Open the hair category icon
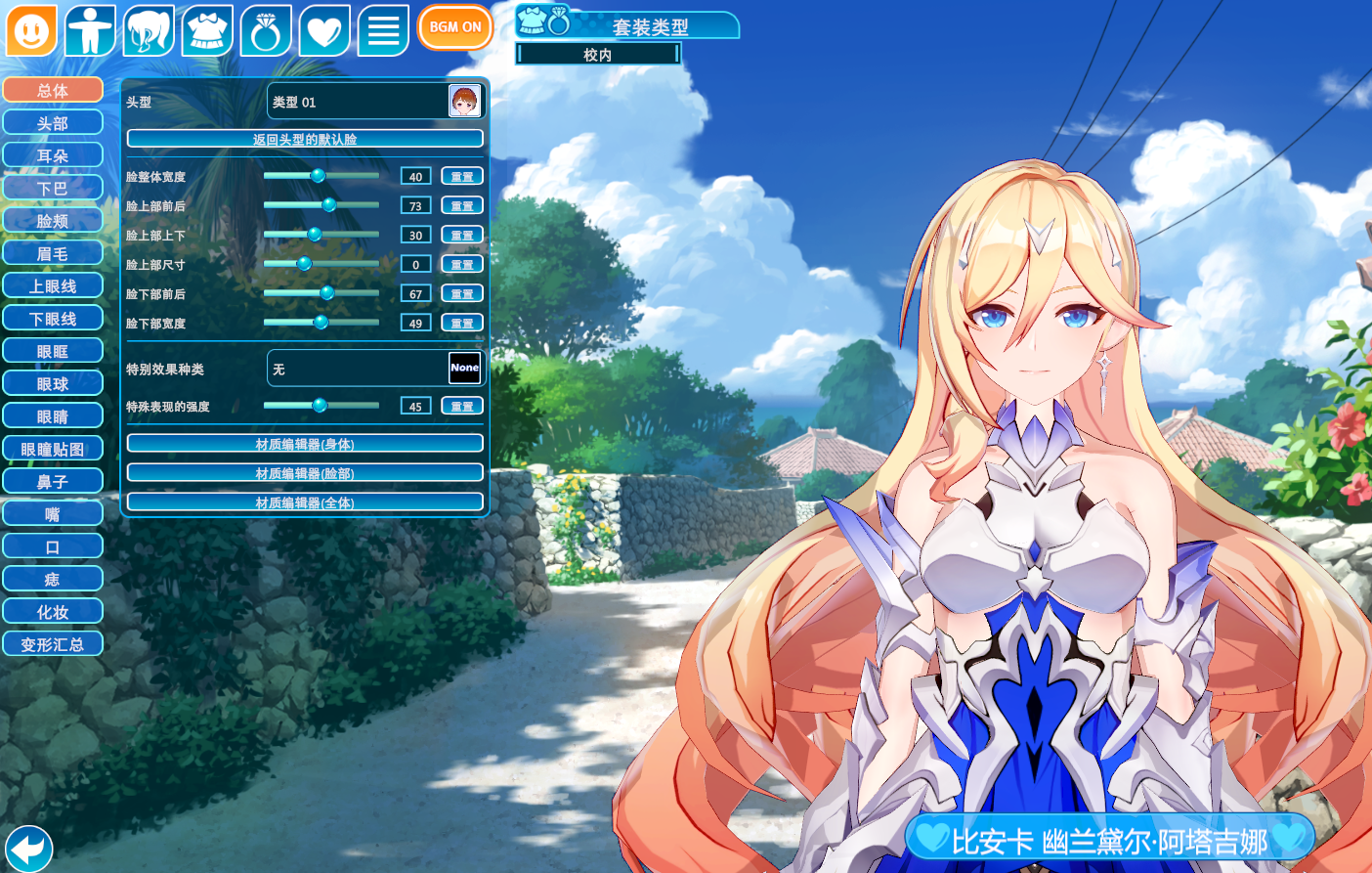This screenshot has width=1372, height=873. 149,30
